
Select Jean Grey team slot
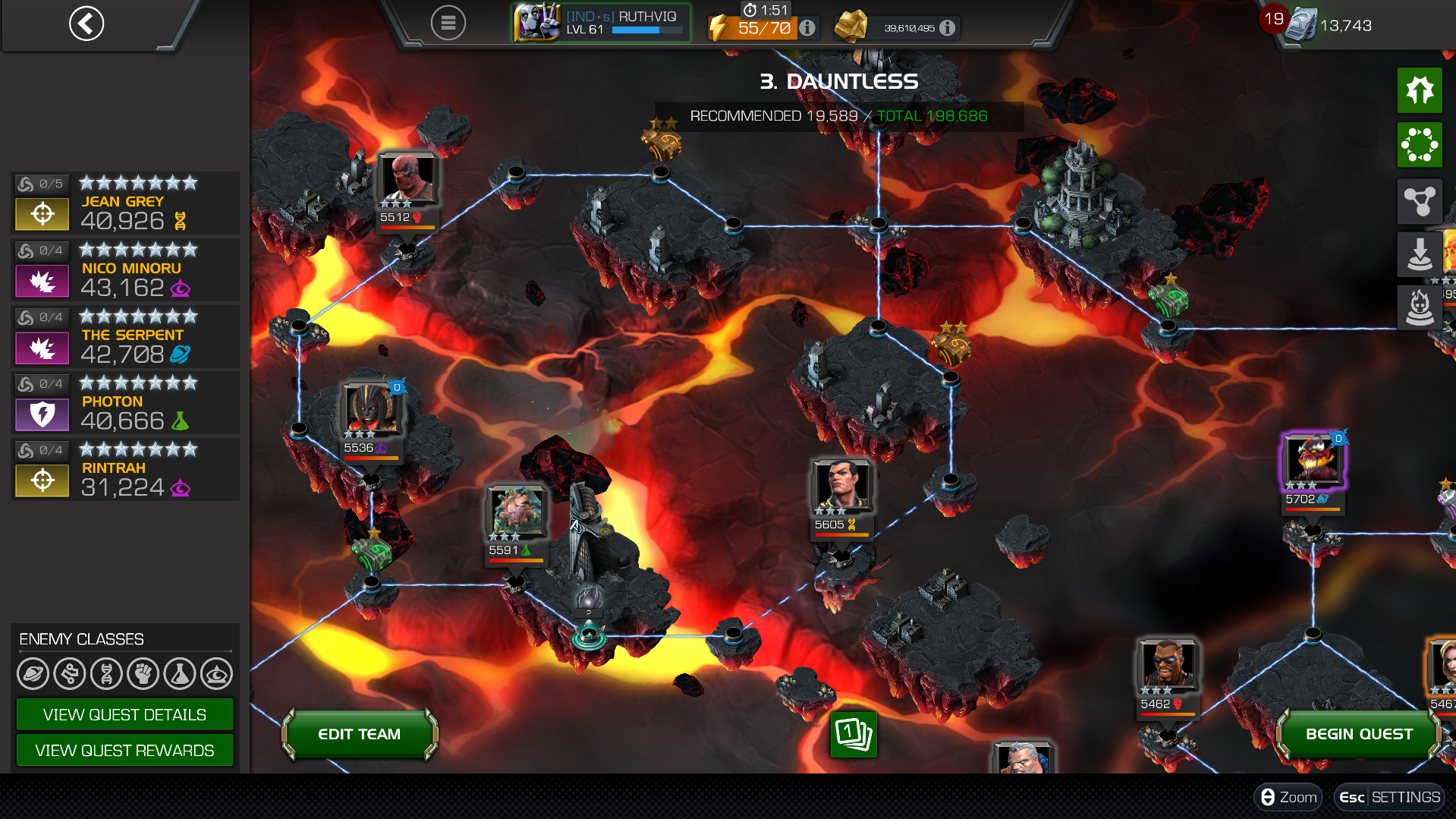pos(125,203)
